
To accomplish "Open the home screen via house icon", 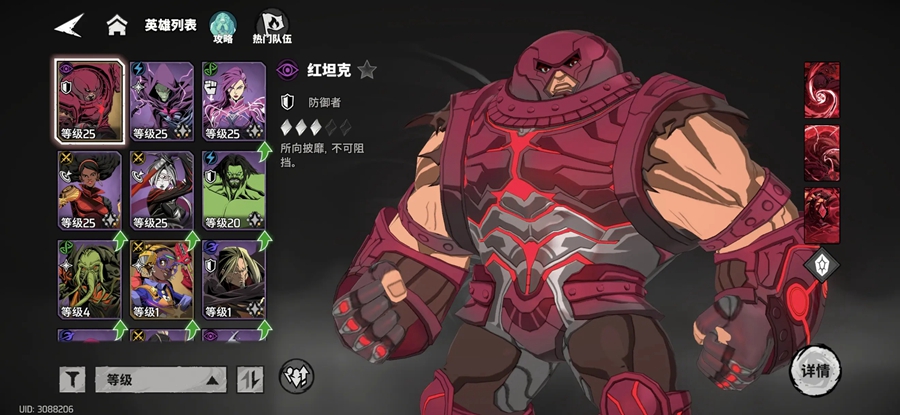I will pyautogui.click(x=117, y=24).
